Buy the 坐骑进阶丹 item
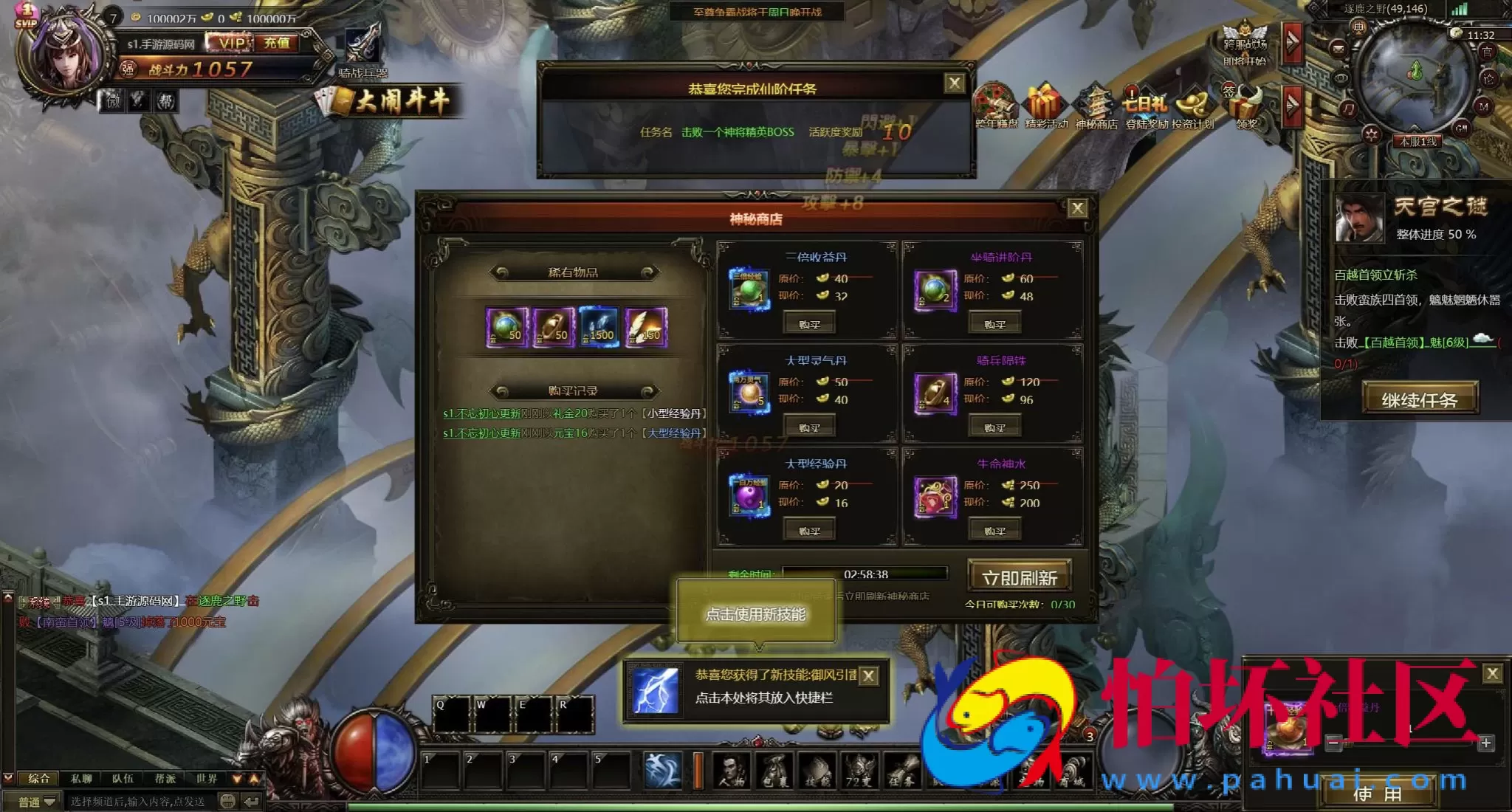 pyautogui.click(x=994, y=324)
